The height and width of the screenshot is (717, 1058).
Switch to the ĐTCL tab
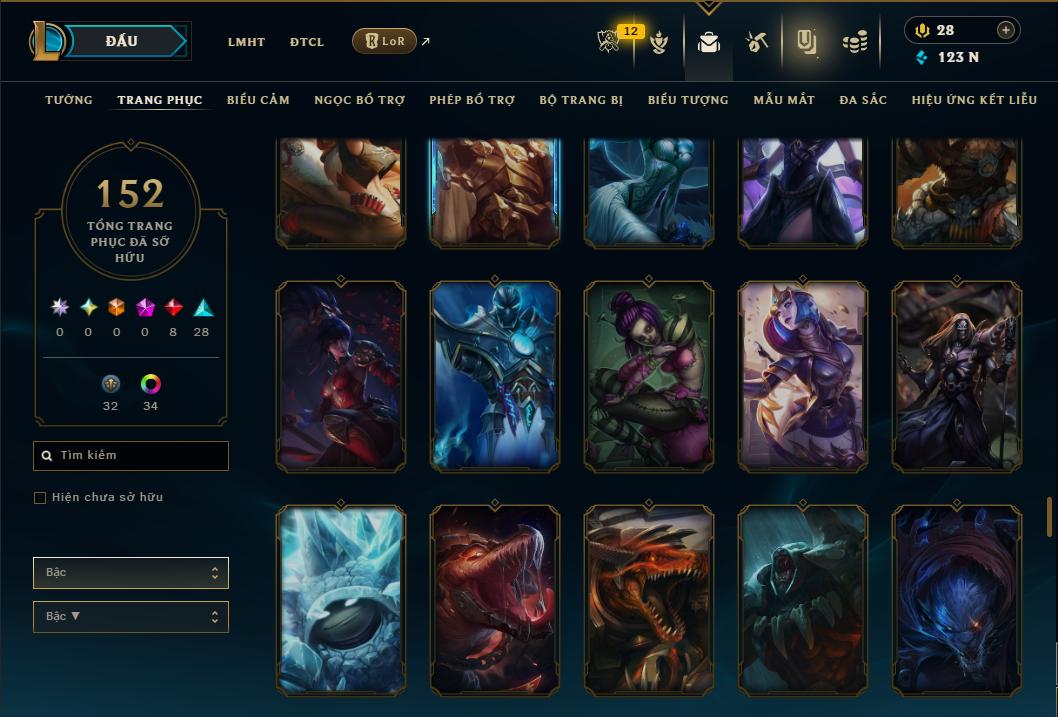[x=307, y=42]
